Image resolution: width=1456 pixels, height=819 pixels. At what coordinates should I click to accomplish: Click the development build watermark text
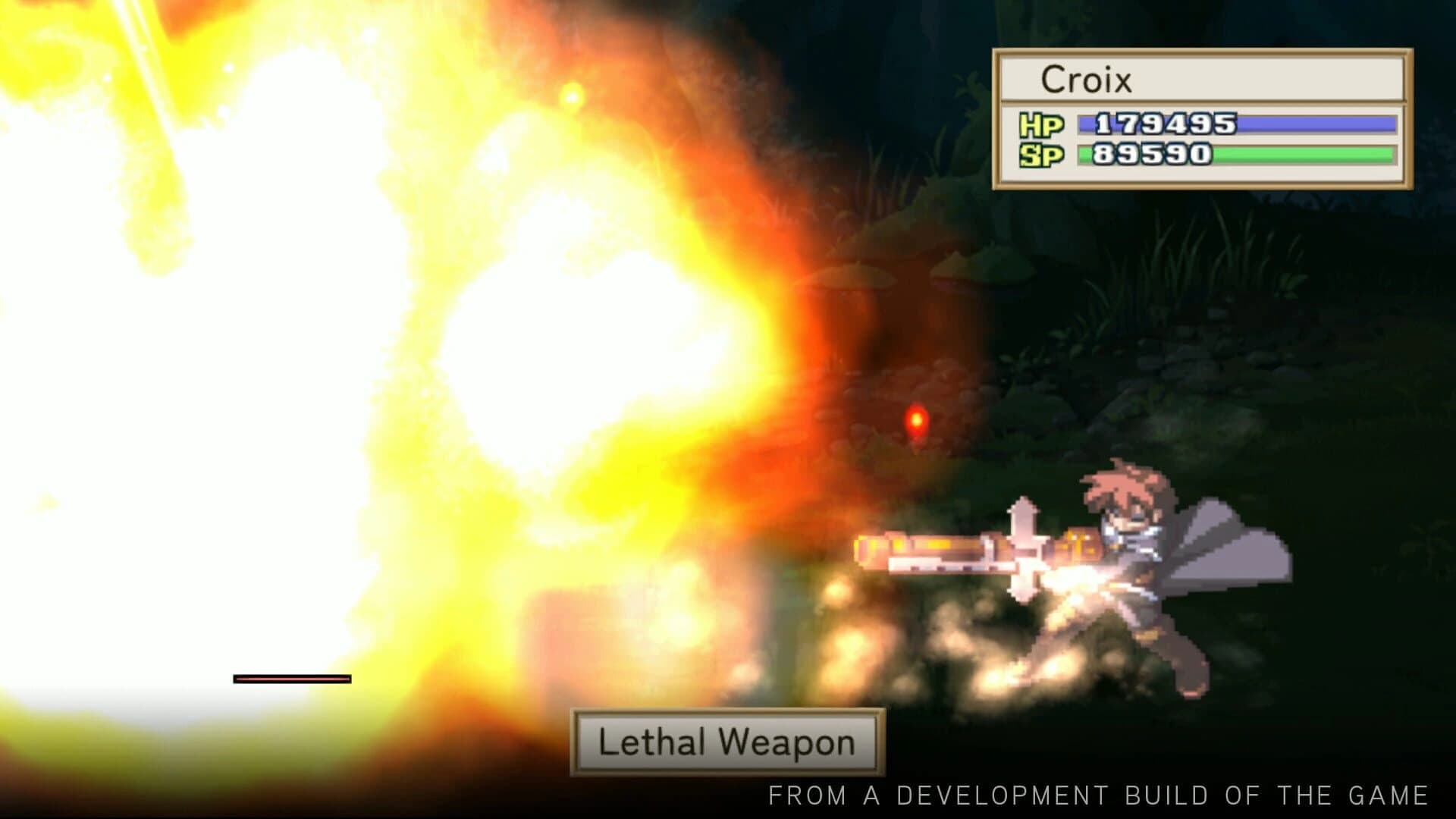click(1100, 795)
